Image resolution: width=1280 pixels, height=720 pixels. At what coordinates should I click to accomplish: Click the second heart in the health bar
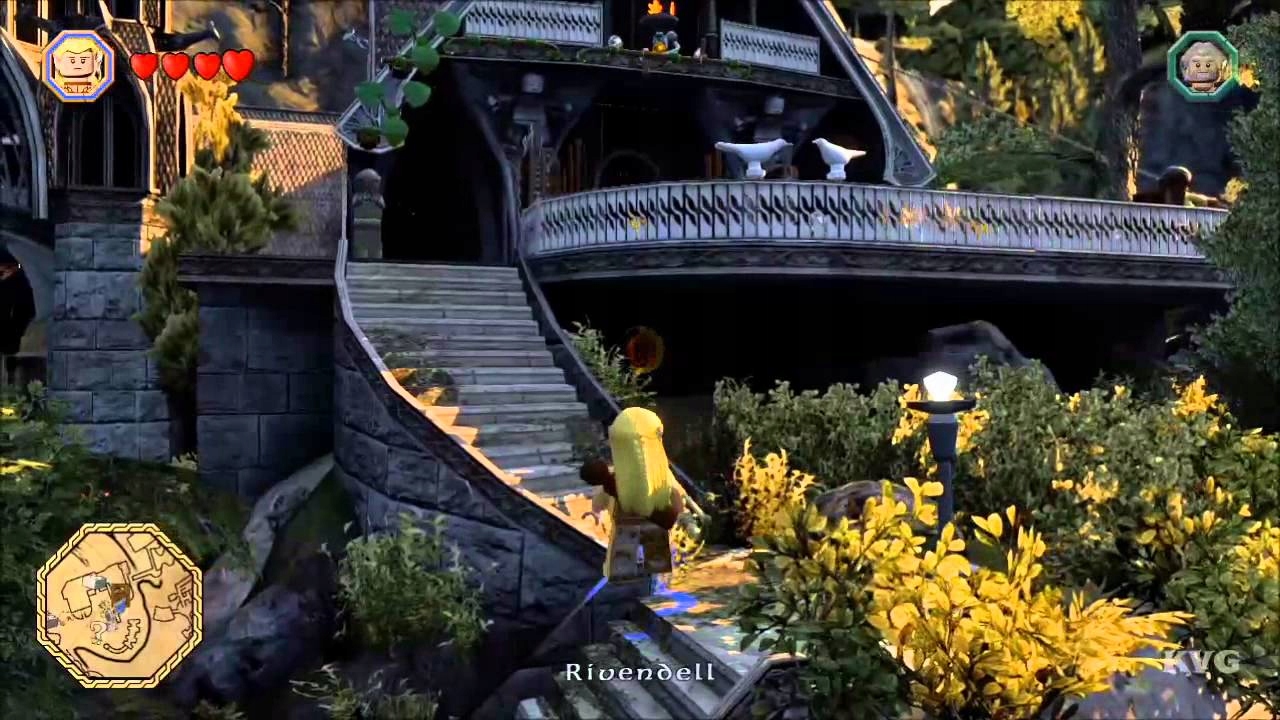pos(175,66)
